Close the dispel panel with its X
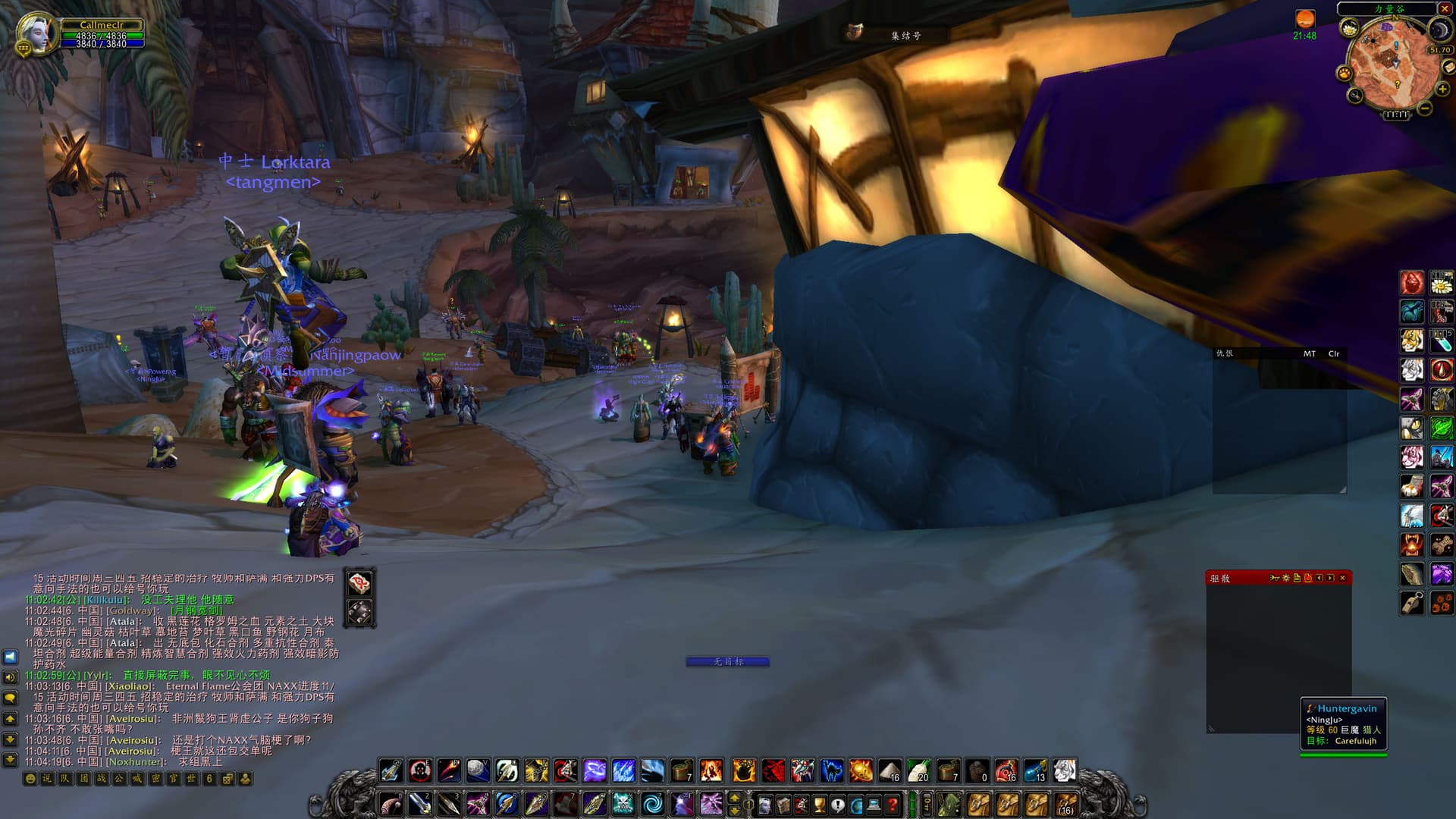1456x819 pixels. click(x=1342, y=578)
